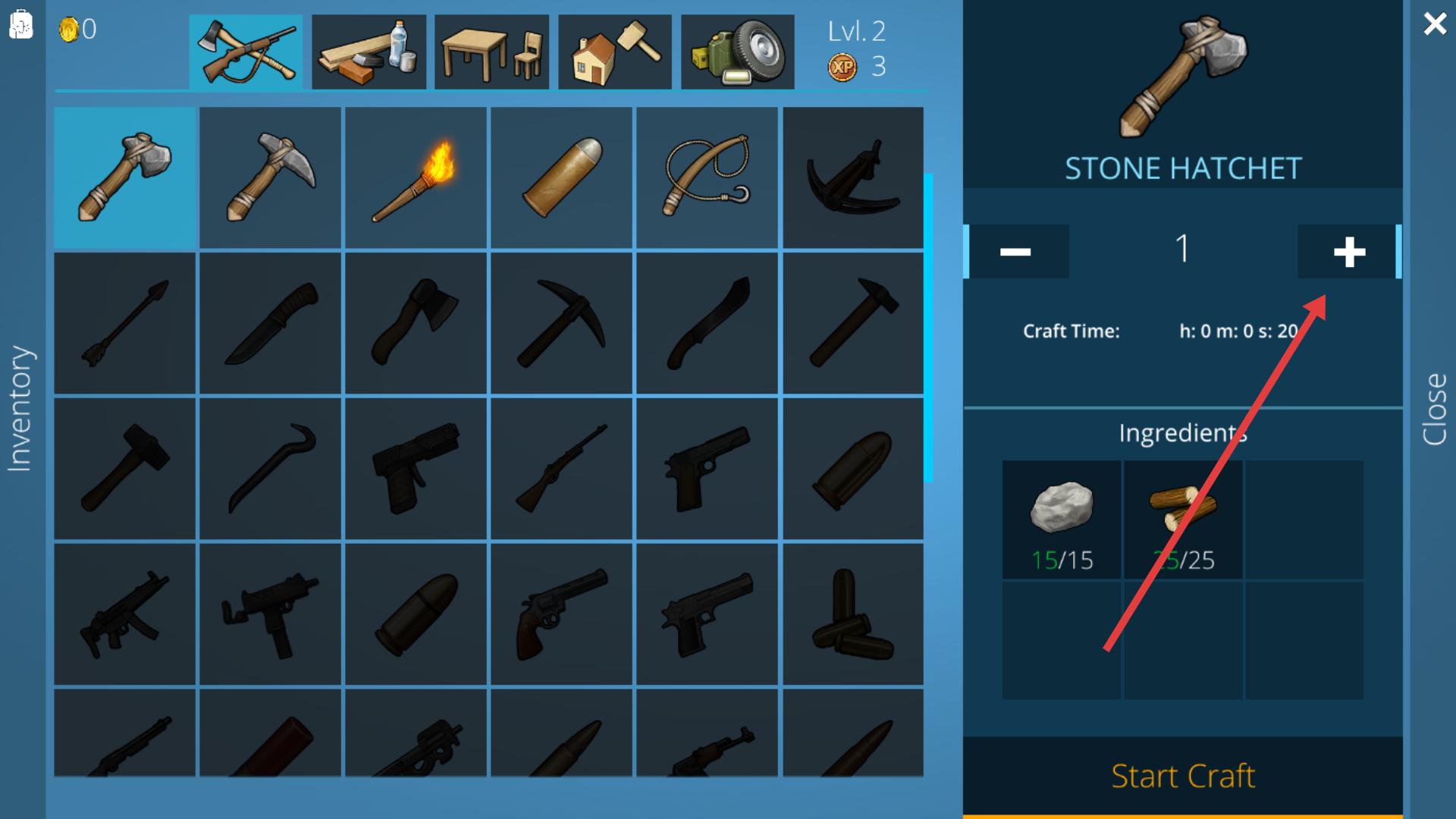
Task: Choose the burning torch recipe
Action: click(416, 177)
